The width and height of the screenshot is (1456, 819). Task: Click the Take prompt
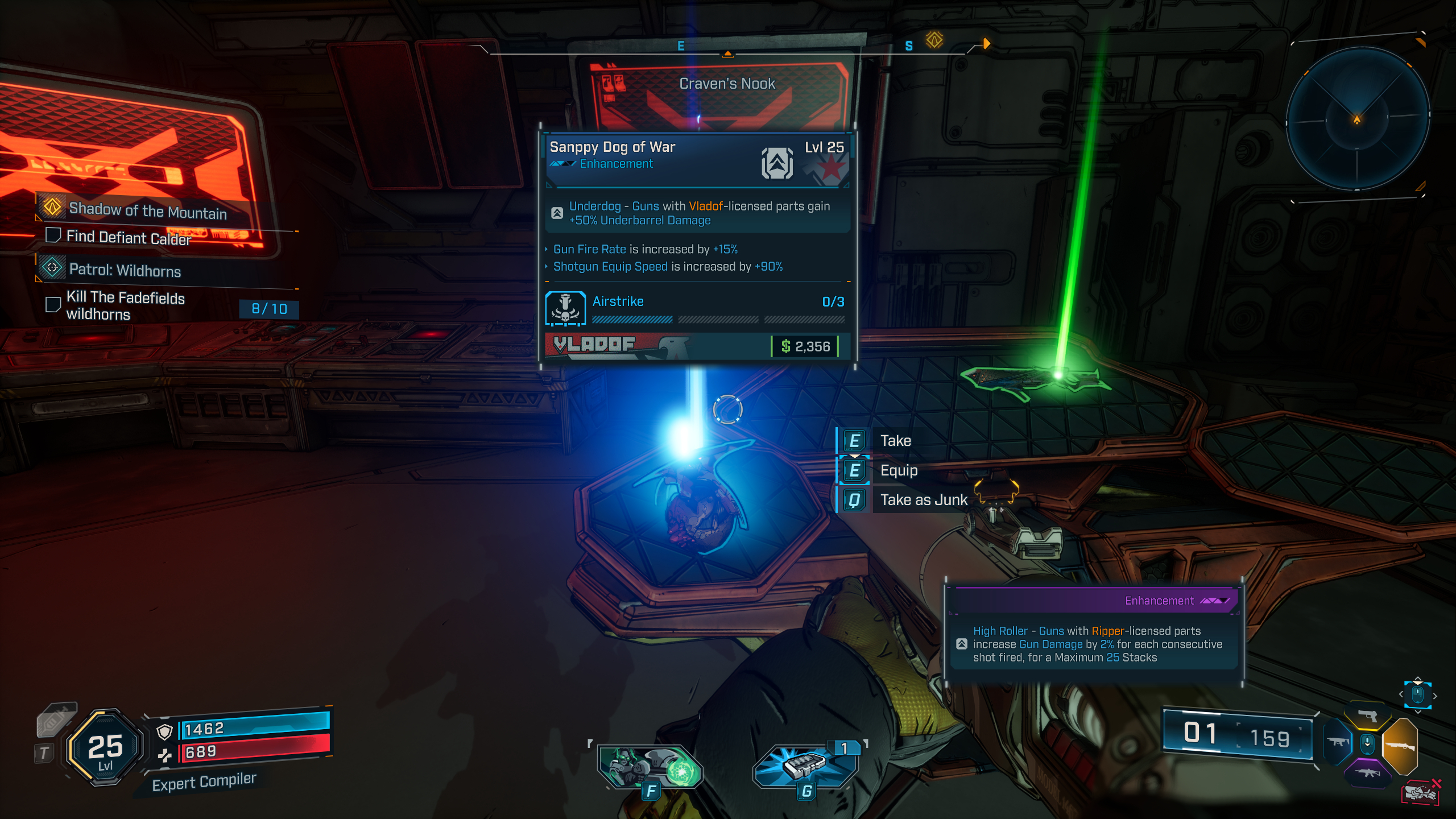point(896,440)
